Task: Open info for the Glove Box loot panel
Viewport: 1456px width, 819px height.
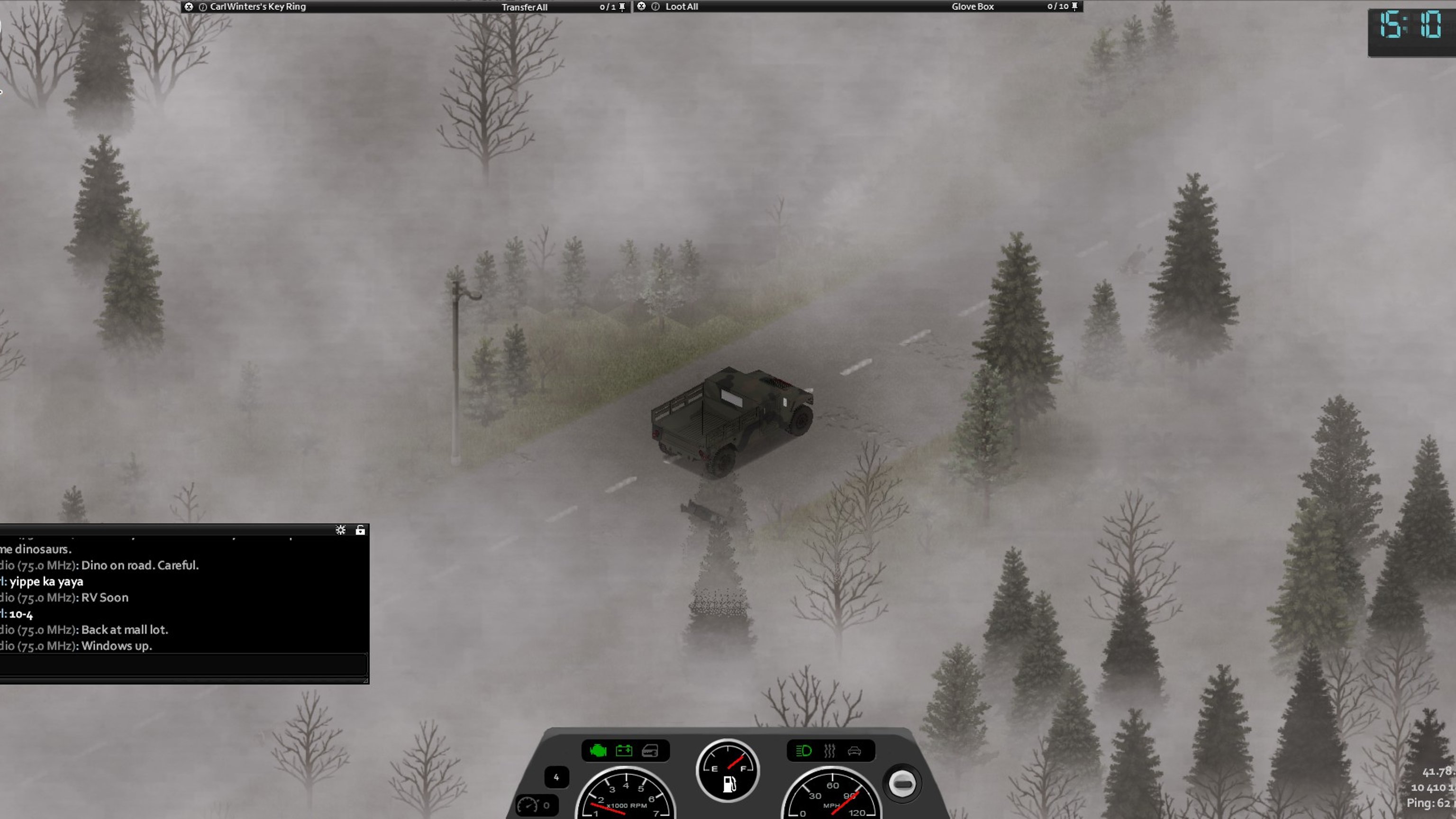Action: tap(655, 7)
